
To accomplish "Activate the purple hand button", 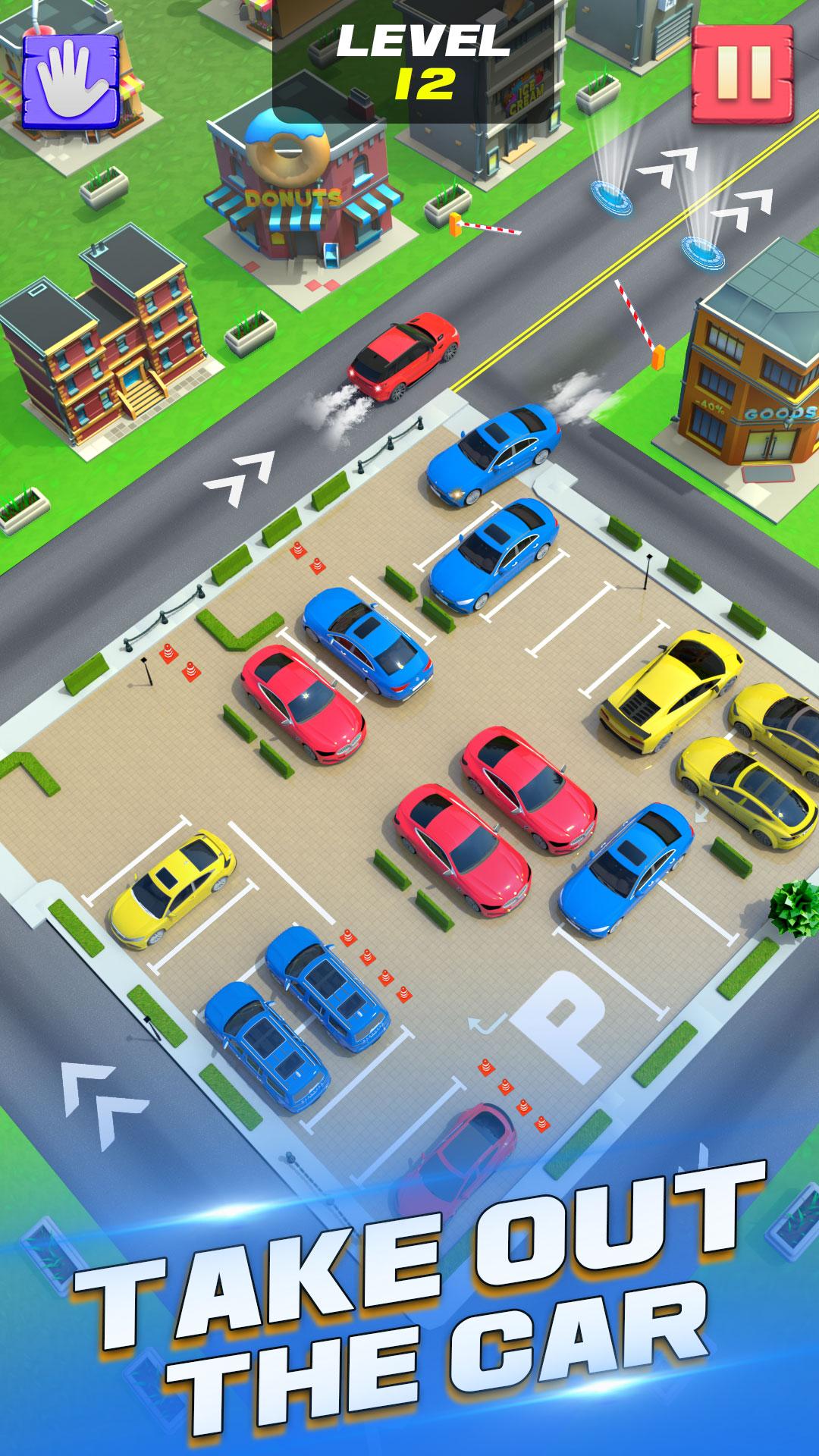I will click(x=71, y=80).
